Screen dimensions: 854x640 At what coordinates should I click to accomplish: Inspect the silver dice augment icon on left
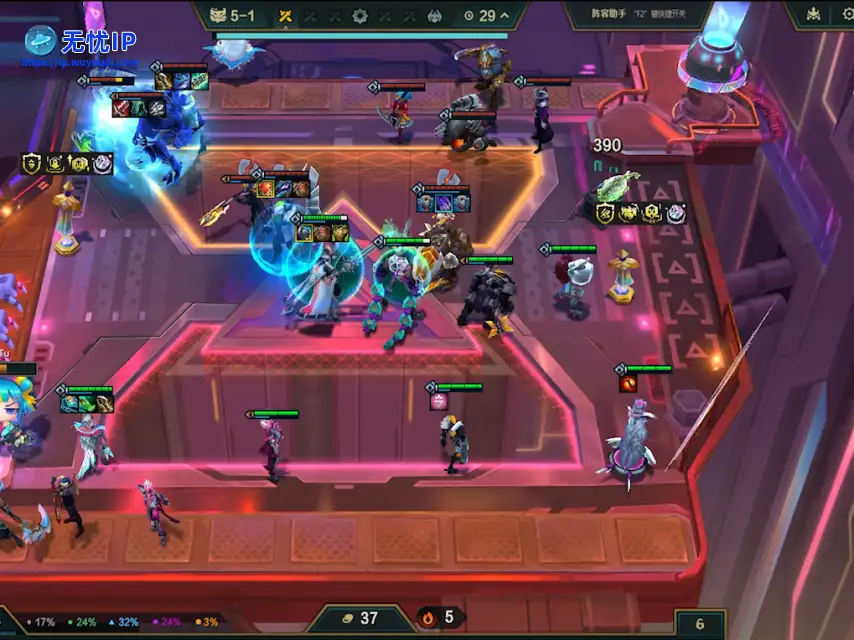103,163
